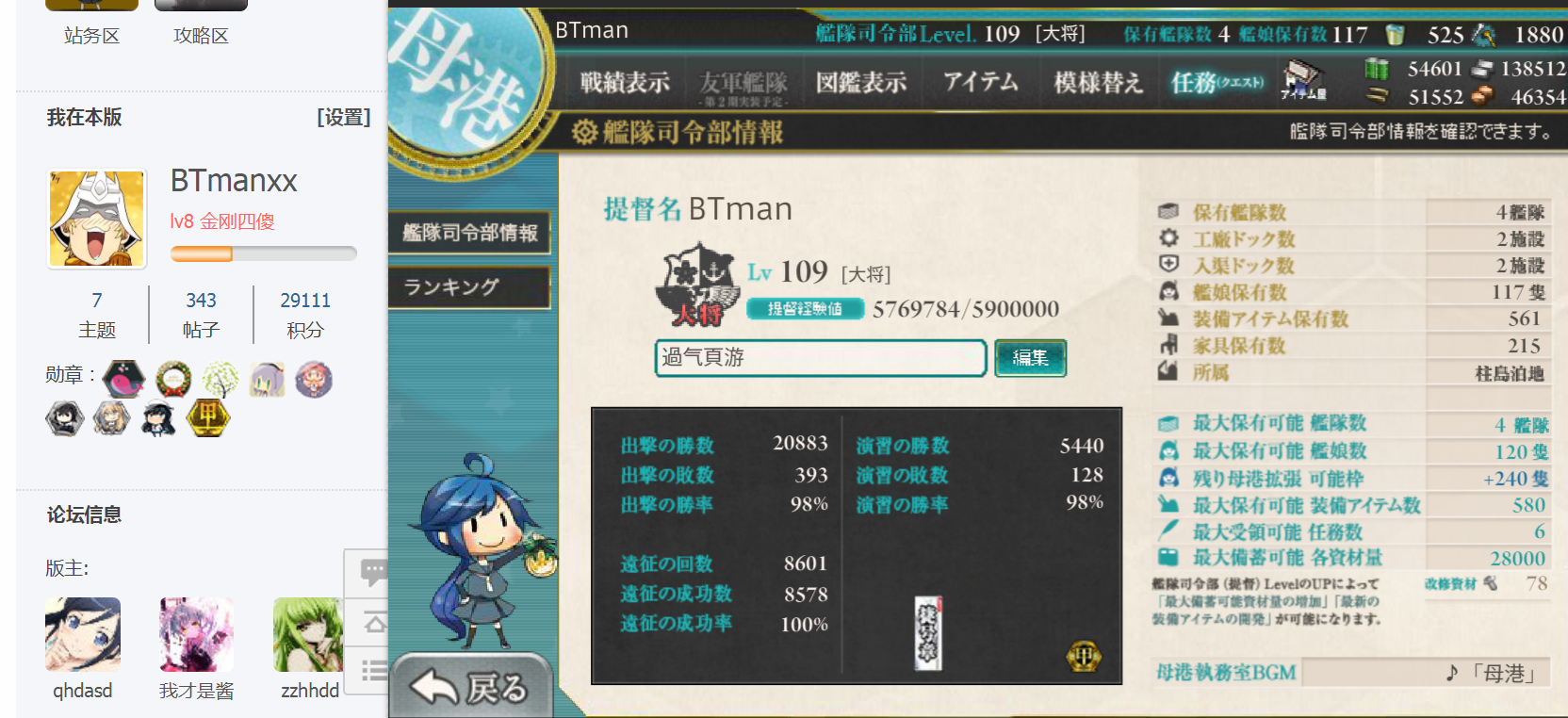1568x718 pixels.
Task: View BTmanxx's 343 帖子 posts
Action: coord(201,314)
